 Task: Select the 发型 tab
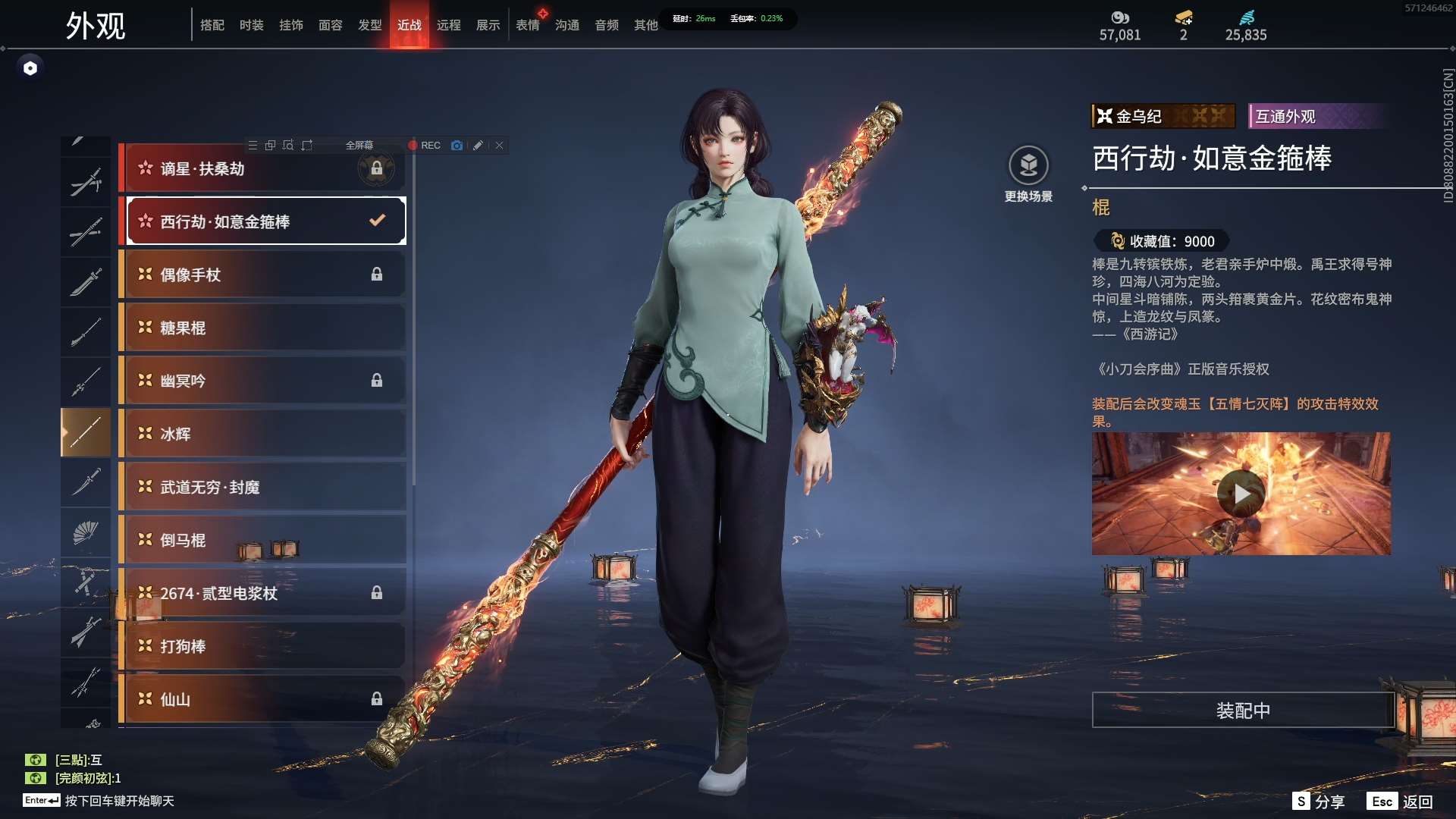(370, 25)
